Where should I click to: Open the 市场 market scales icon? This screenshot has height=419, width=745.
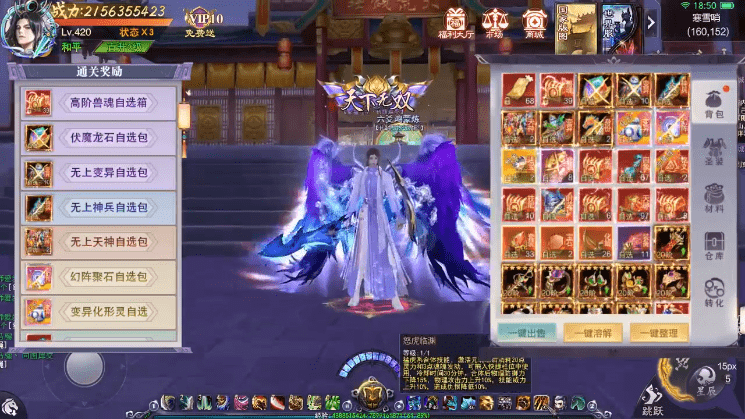coord(494,22)
